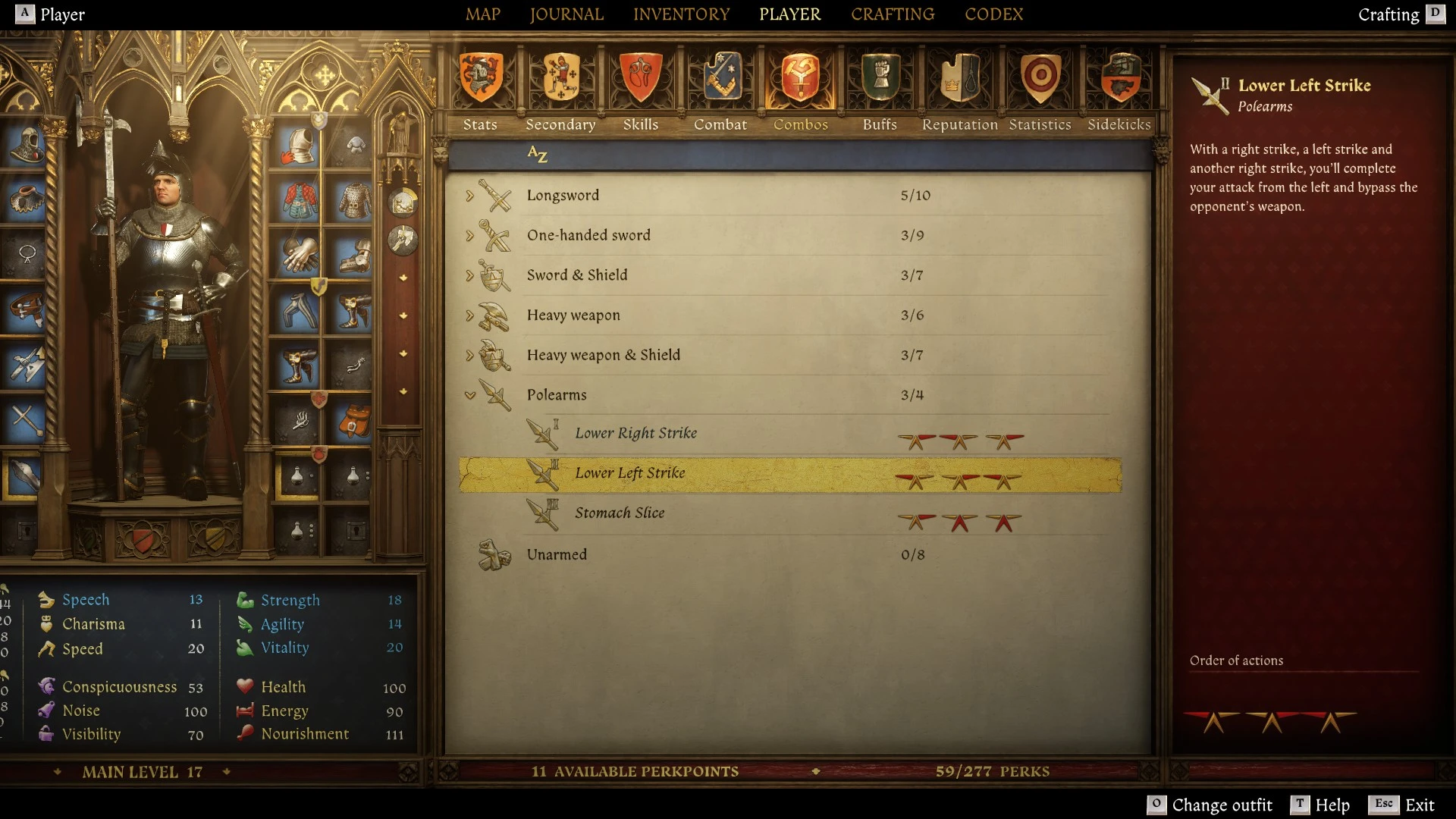Open the Combat shield icon
Viewport: 1456px width, 819px height.
tap(720, 78)
